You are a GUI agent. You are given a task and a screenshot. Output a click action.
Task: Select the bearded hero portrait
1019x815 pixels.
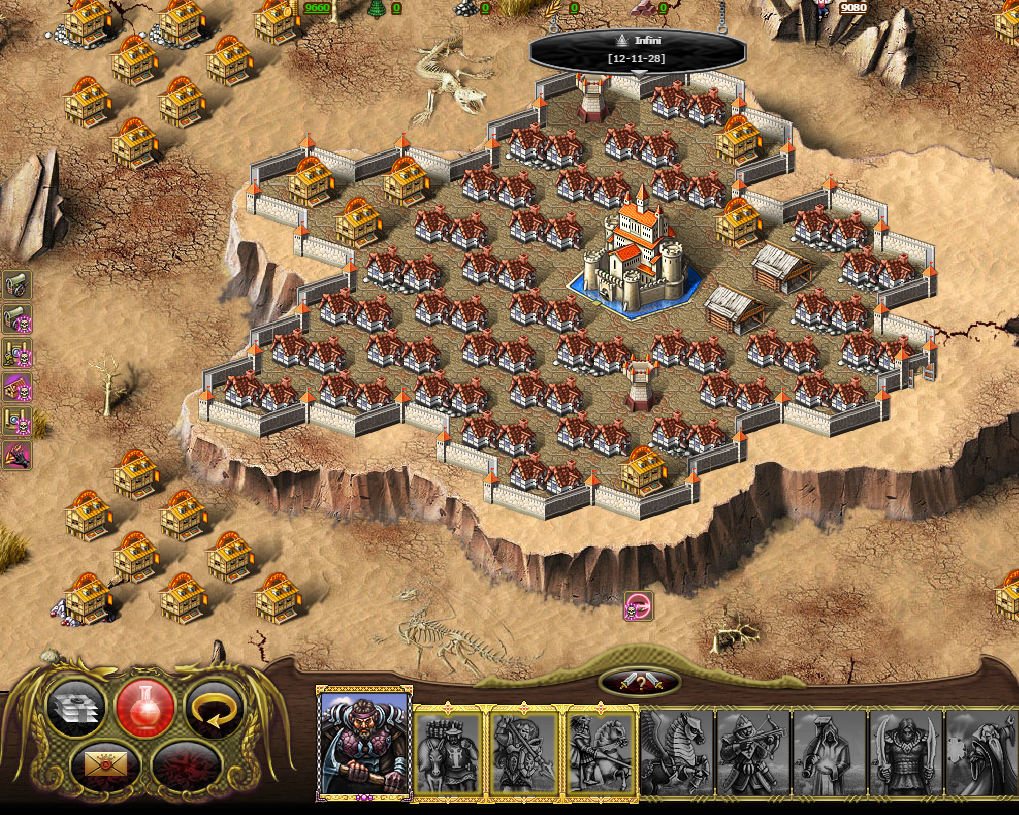(364, 745)
